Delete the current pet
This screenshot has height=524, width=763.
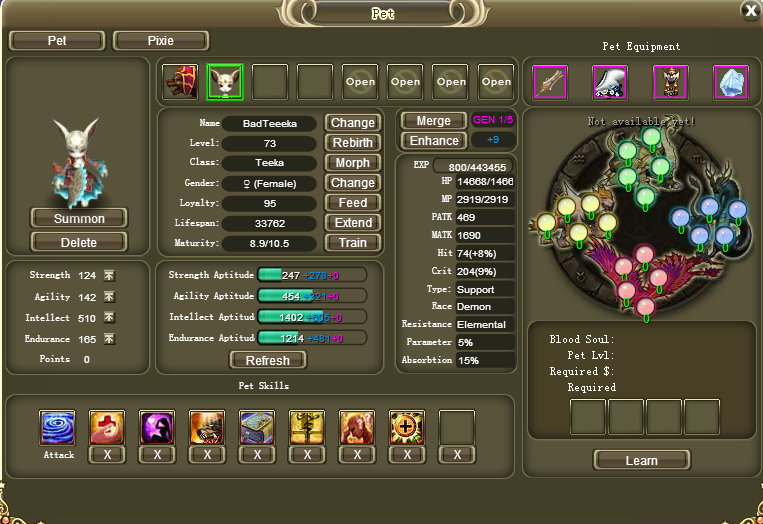click(79, 242)
